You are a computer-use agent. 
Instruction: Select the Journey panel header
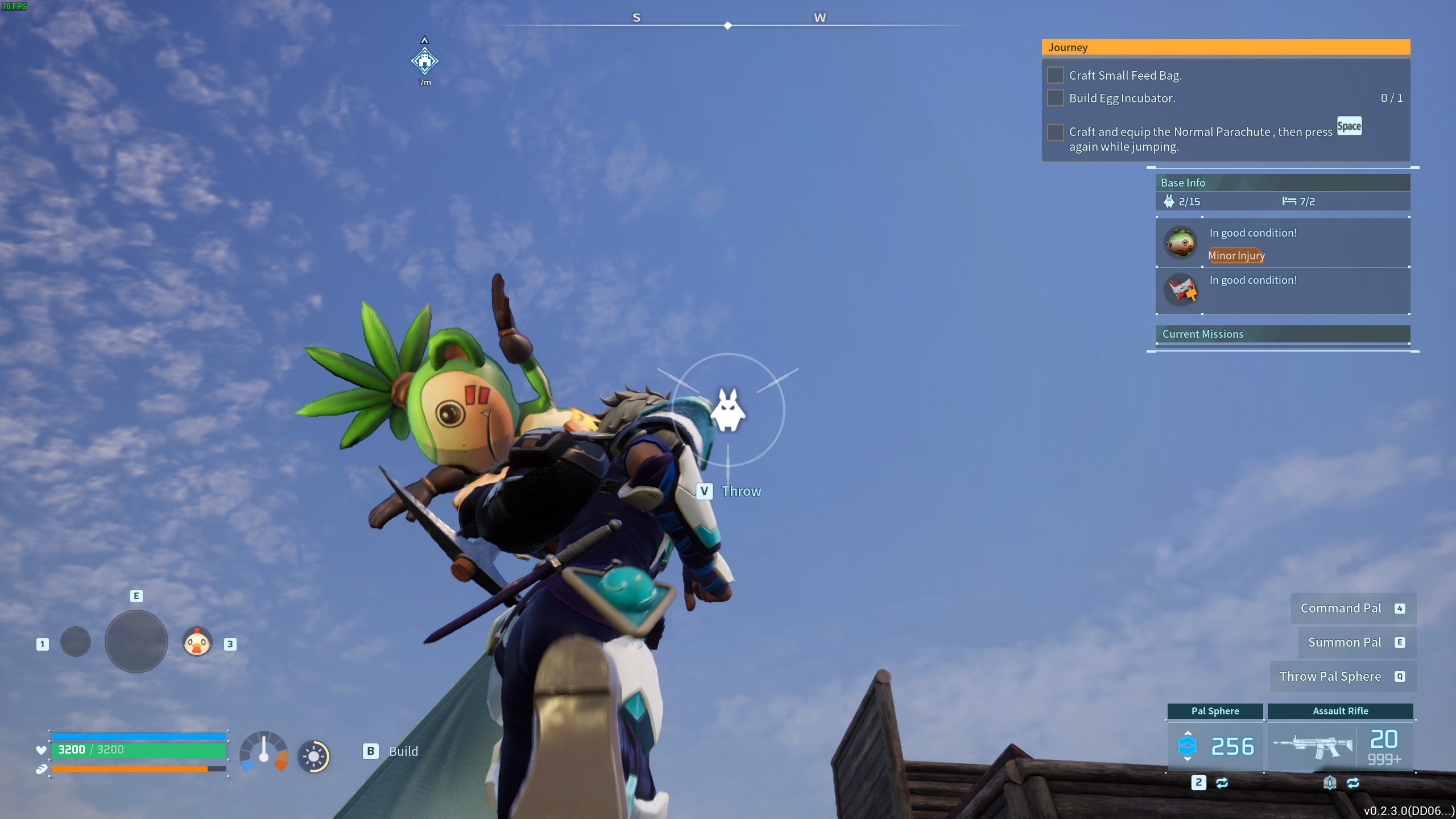(x=1069, y=47)
